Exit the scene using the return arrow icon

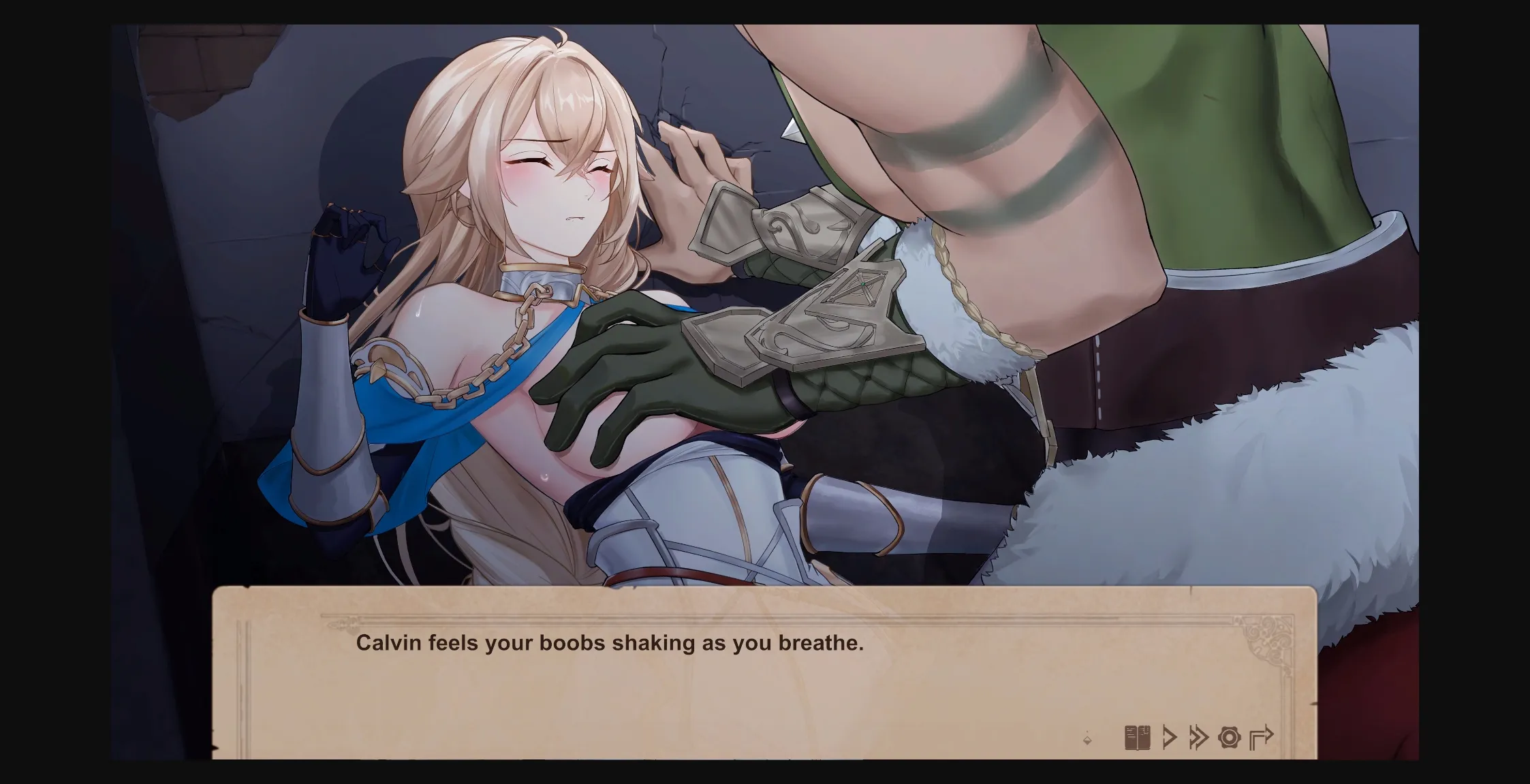point(1262,738)
